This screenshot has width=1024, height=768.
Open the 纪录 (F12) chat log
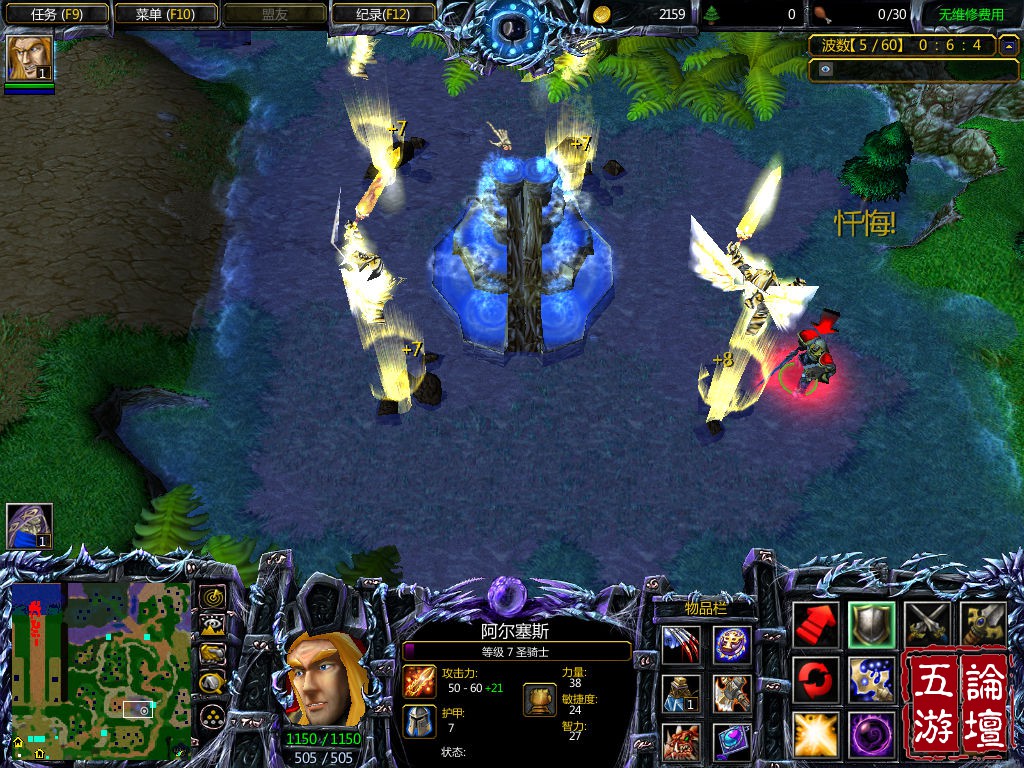pyautogui.click(x=382, y=14)
